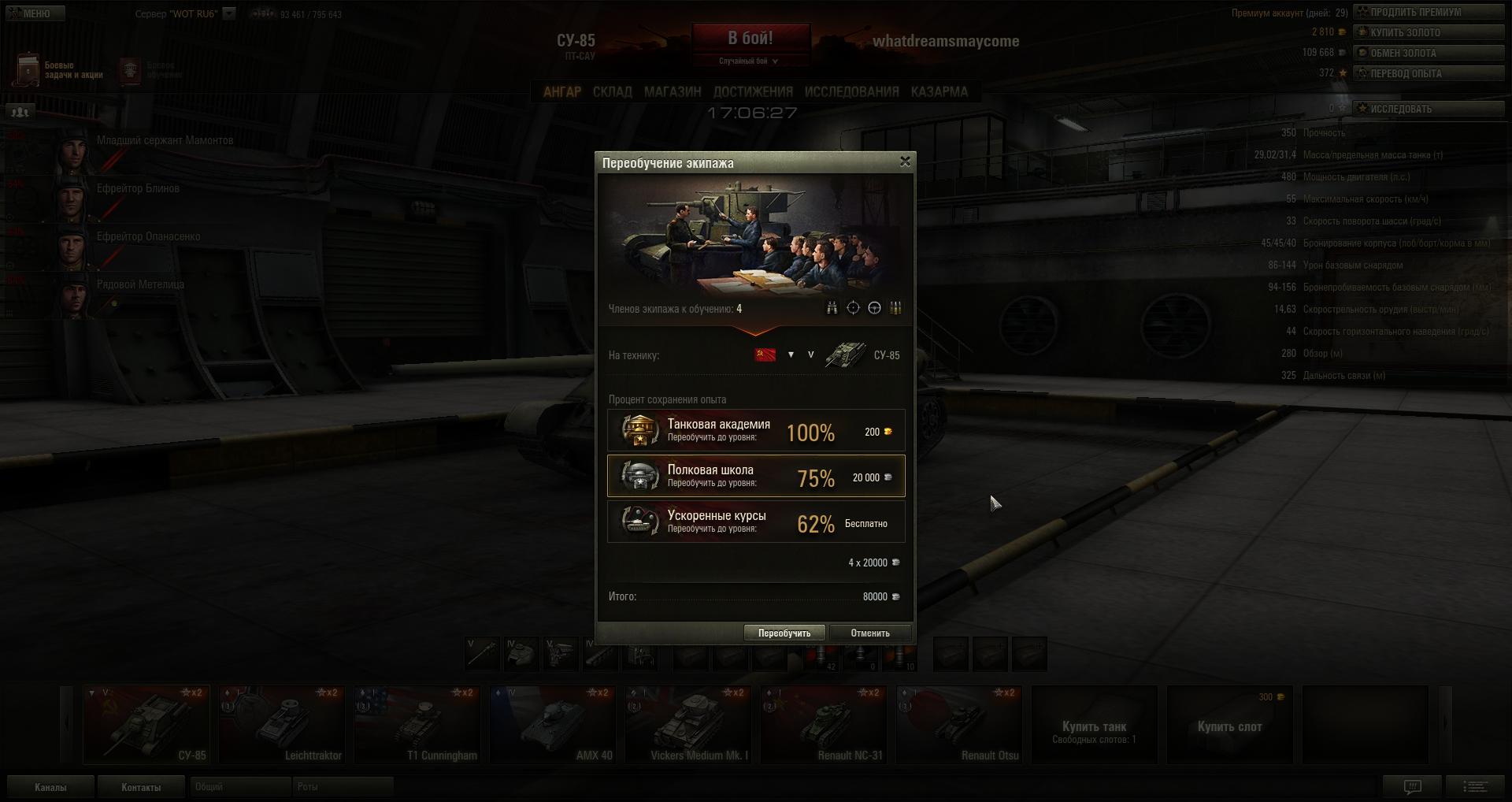1512x802 pixels.
Task: Open the Каналы chat channels button
Action: point(50,787)
